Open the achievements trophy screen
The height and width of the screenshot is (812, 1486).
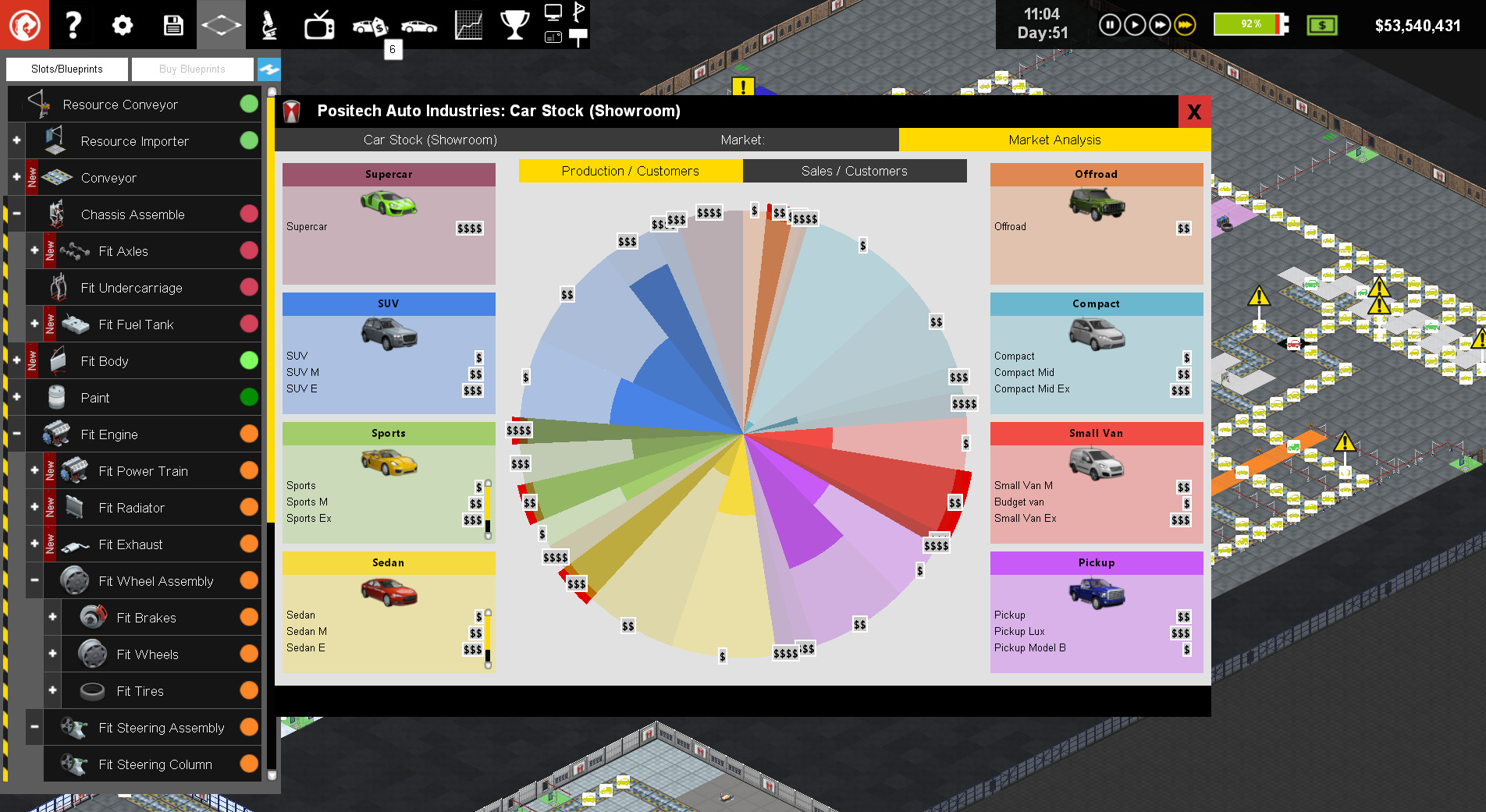point(514,24)
